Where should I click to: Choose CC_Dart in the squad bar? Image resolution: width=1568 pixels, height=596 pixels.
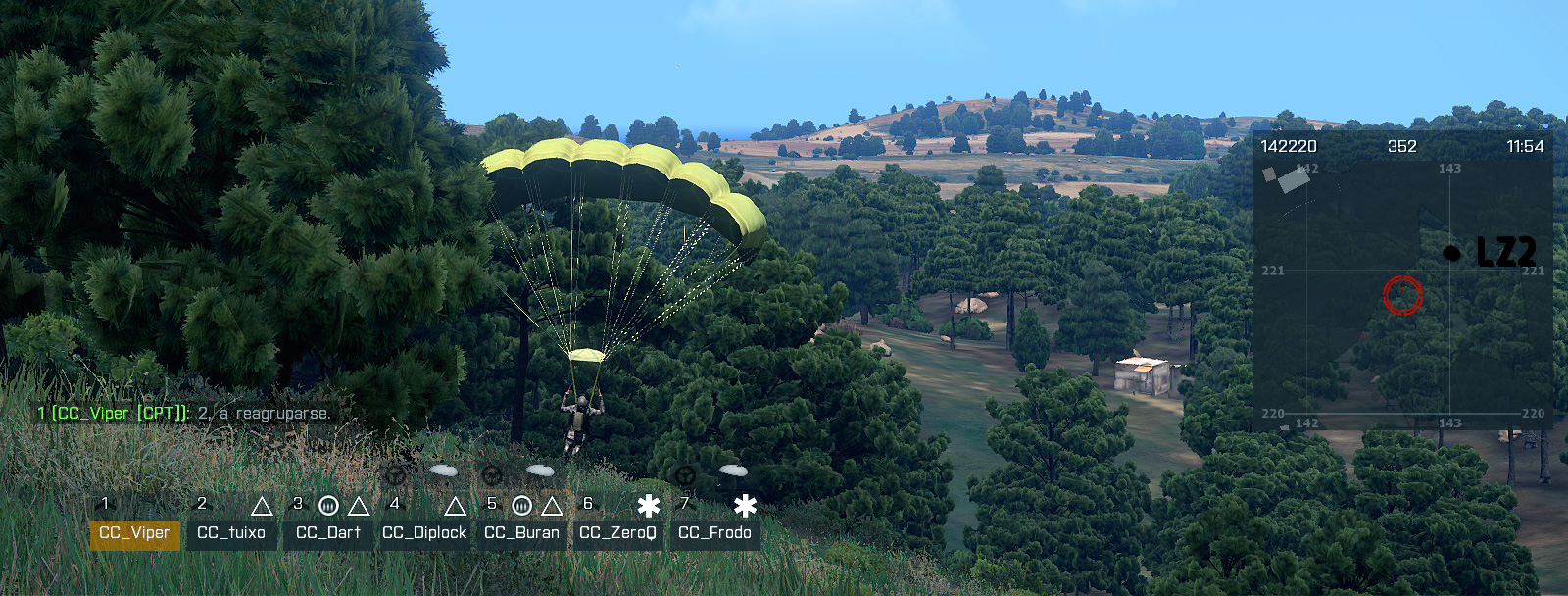(328, 533)
